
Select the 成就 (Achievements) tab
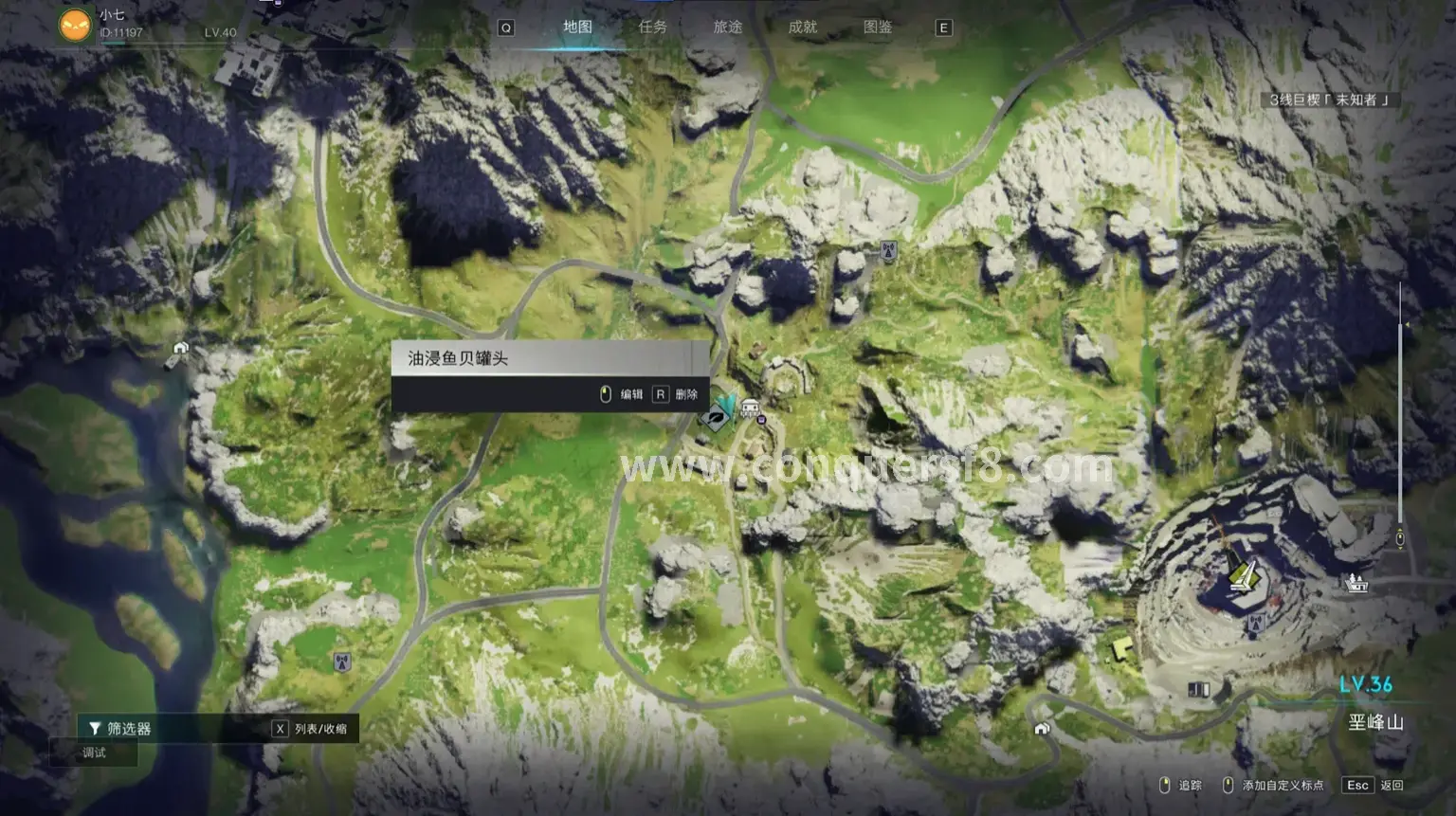point(802,27)
